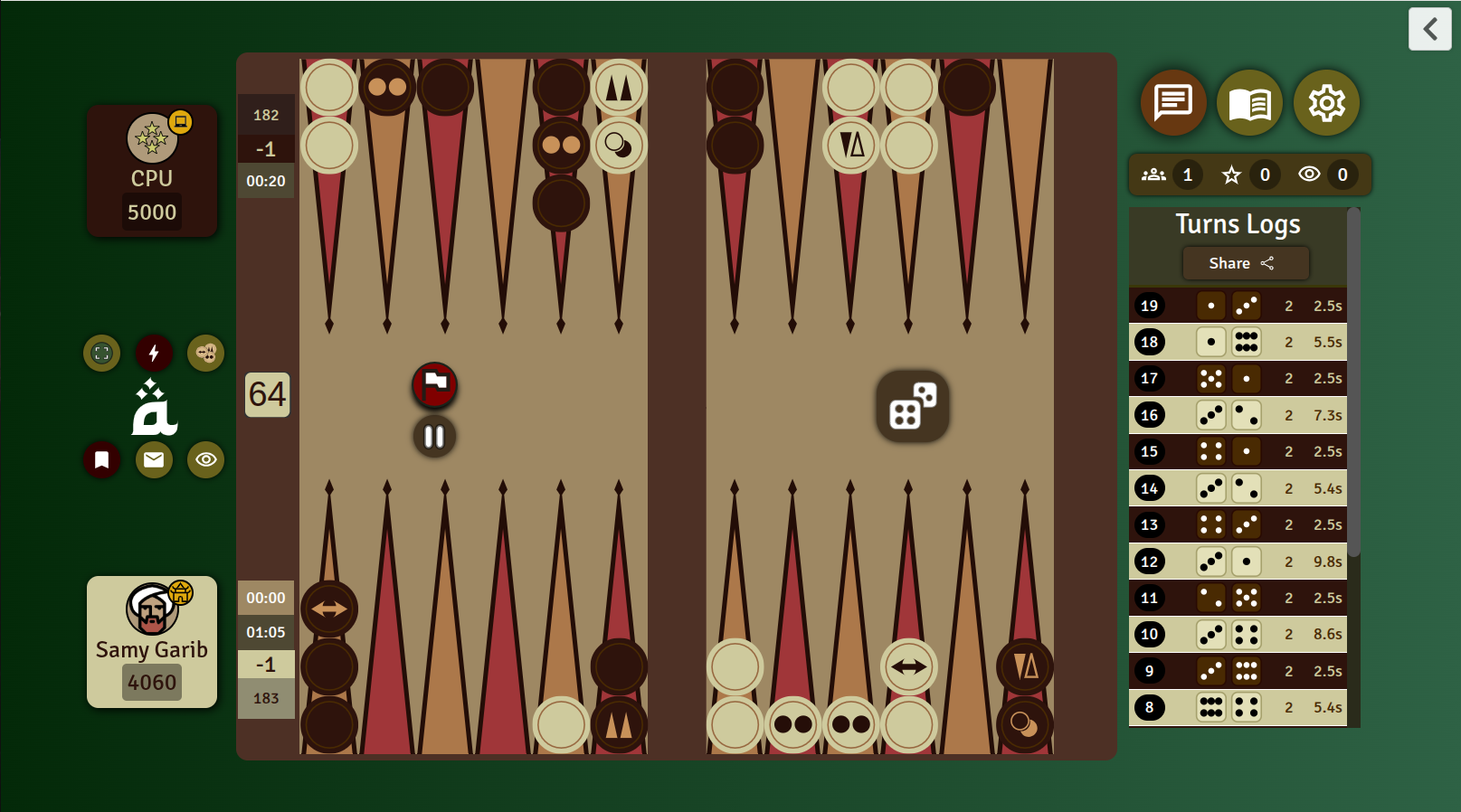Open the game rules book

coord(1250,103)
